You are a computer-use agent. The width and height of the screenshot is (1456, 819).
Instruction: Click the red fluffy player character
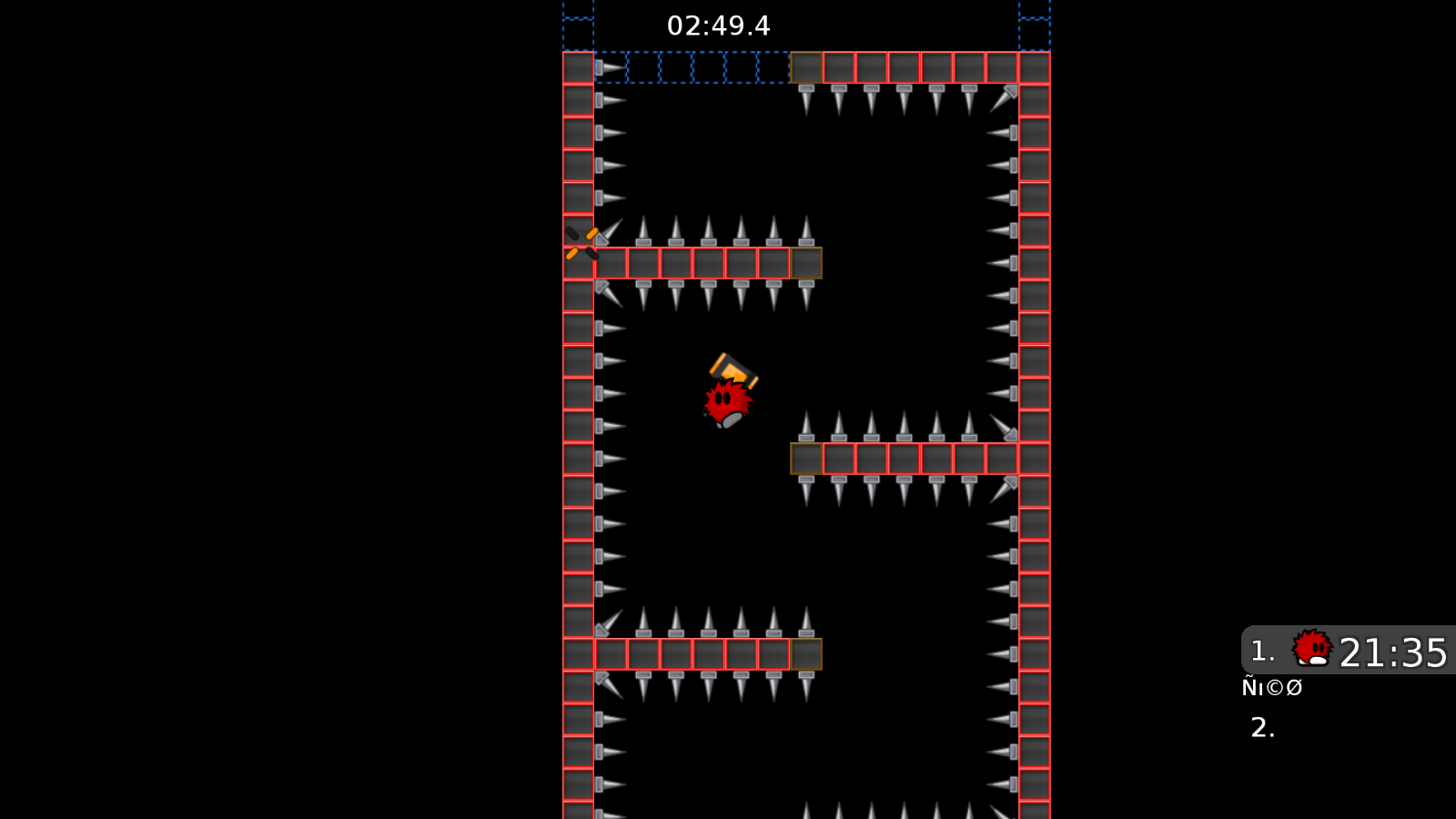coord(728,400)
